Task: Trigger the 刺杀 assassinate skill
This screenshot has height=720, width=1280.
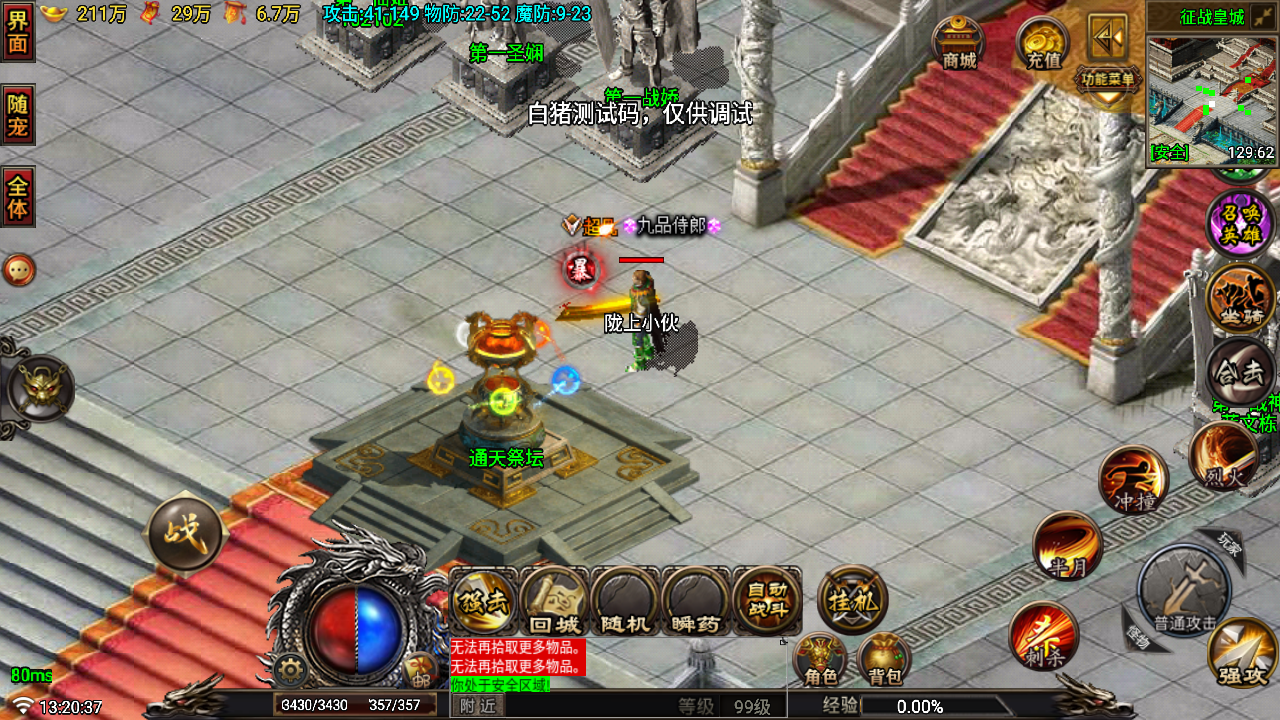Action: point(1043,636)
